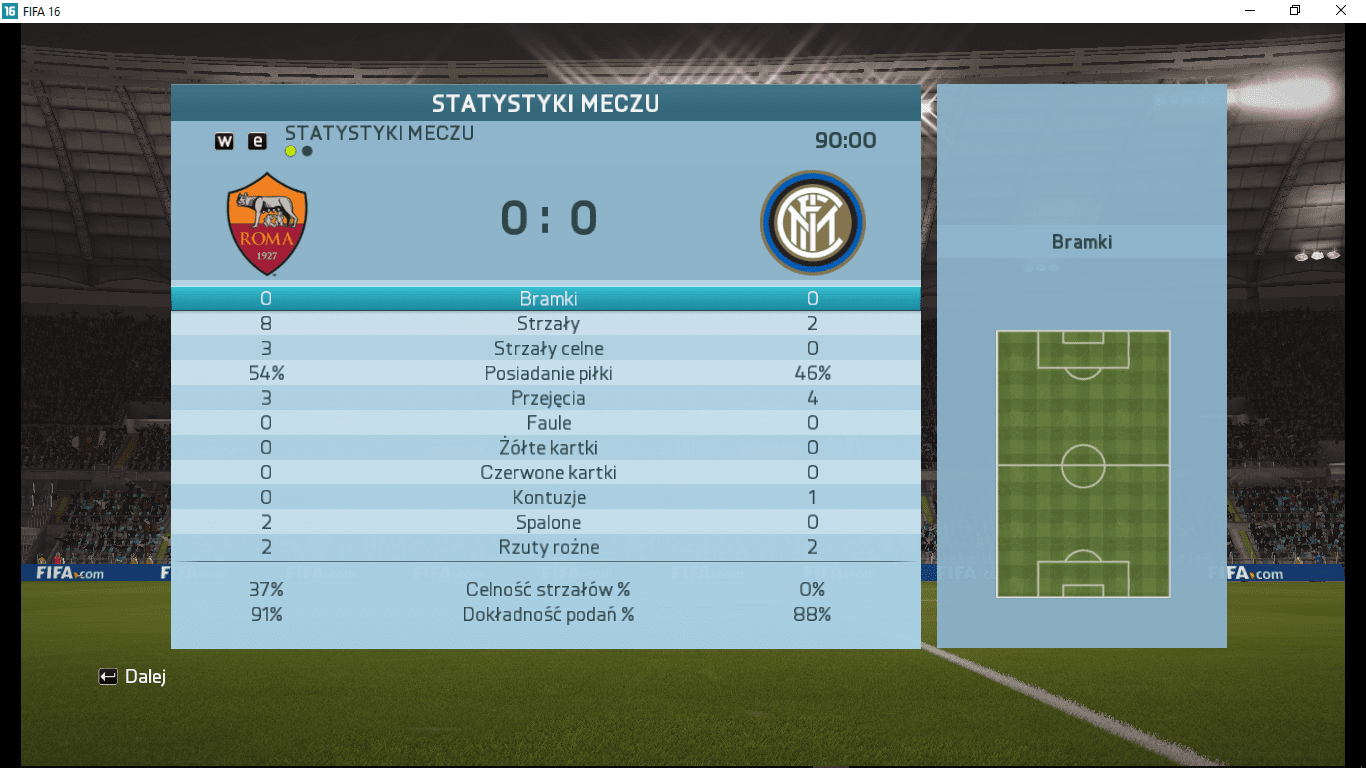The image size is (1366, 768).
Task: Choose the Żółte kartki row
Action: [547, 448]
